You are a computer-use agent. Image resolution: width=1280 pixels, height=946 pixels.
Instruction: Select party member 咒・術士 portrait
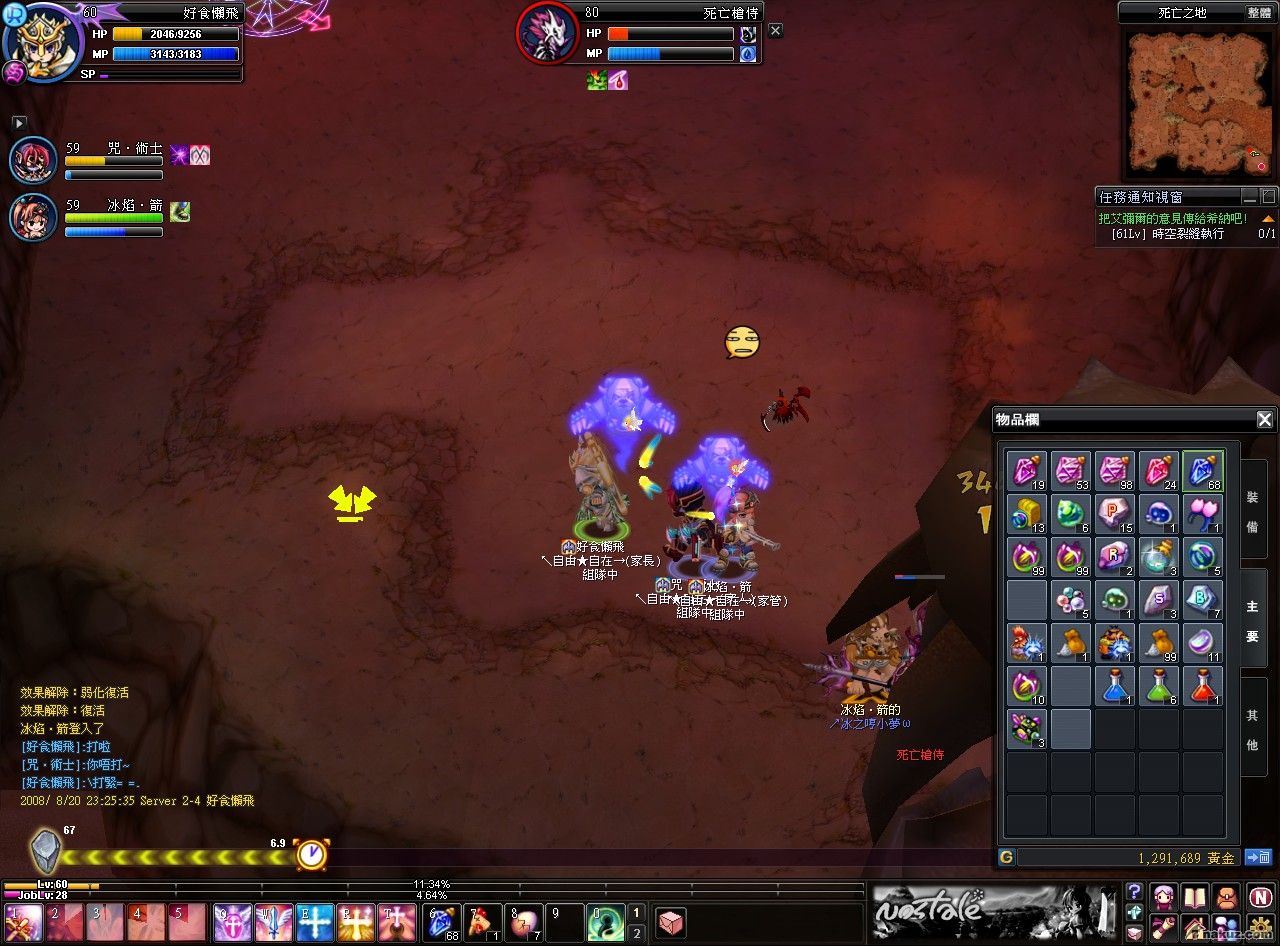pos(33,160)
